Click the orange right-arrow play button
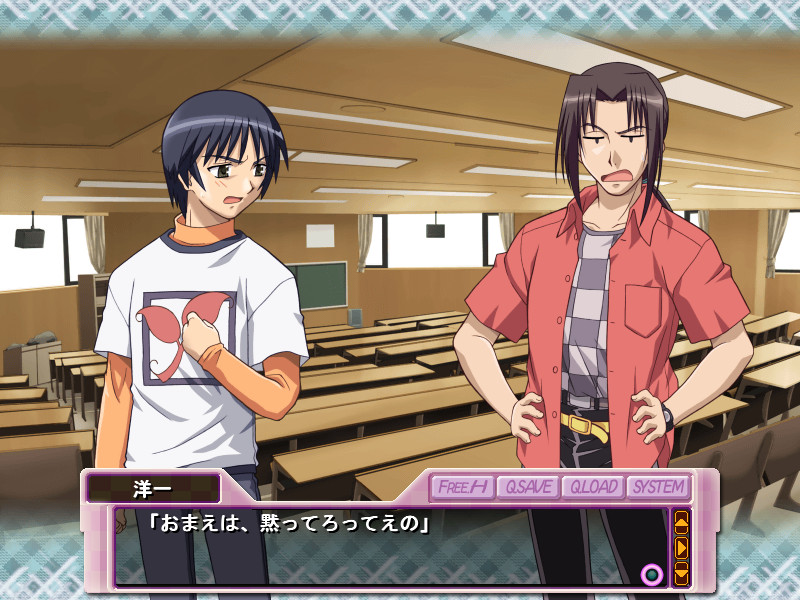The width and height of the screenshot is (800, 600). tap(682, 547)
